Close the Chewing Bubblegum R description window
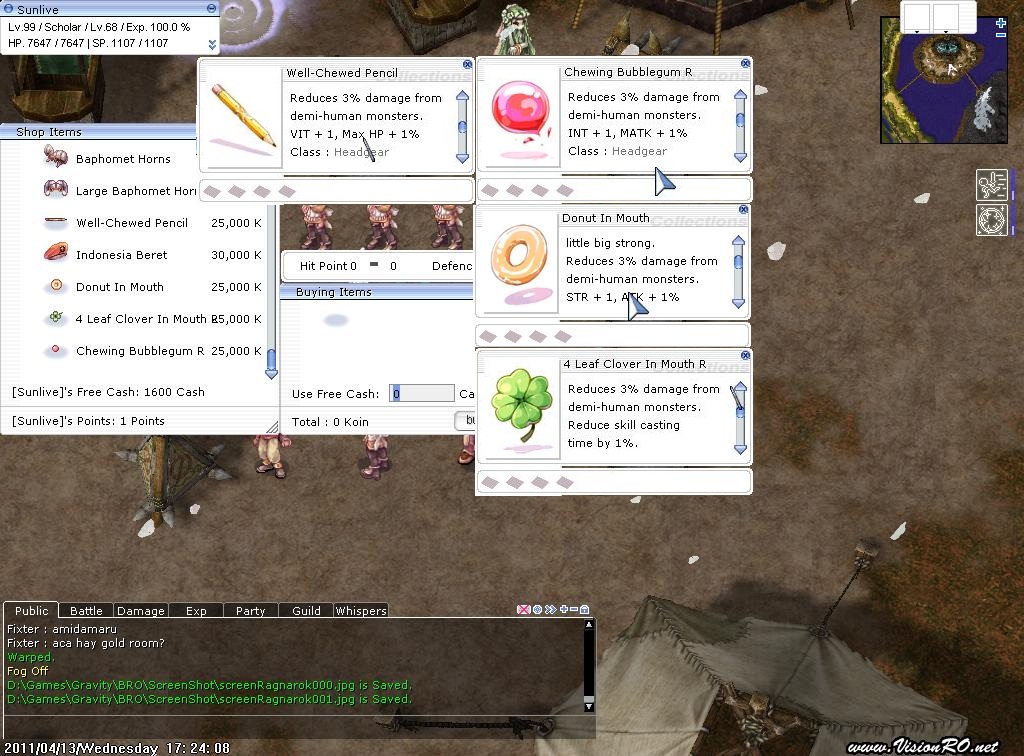Image resolution: width=1024 pixels, height=756 pixels. coord(745,64)
